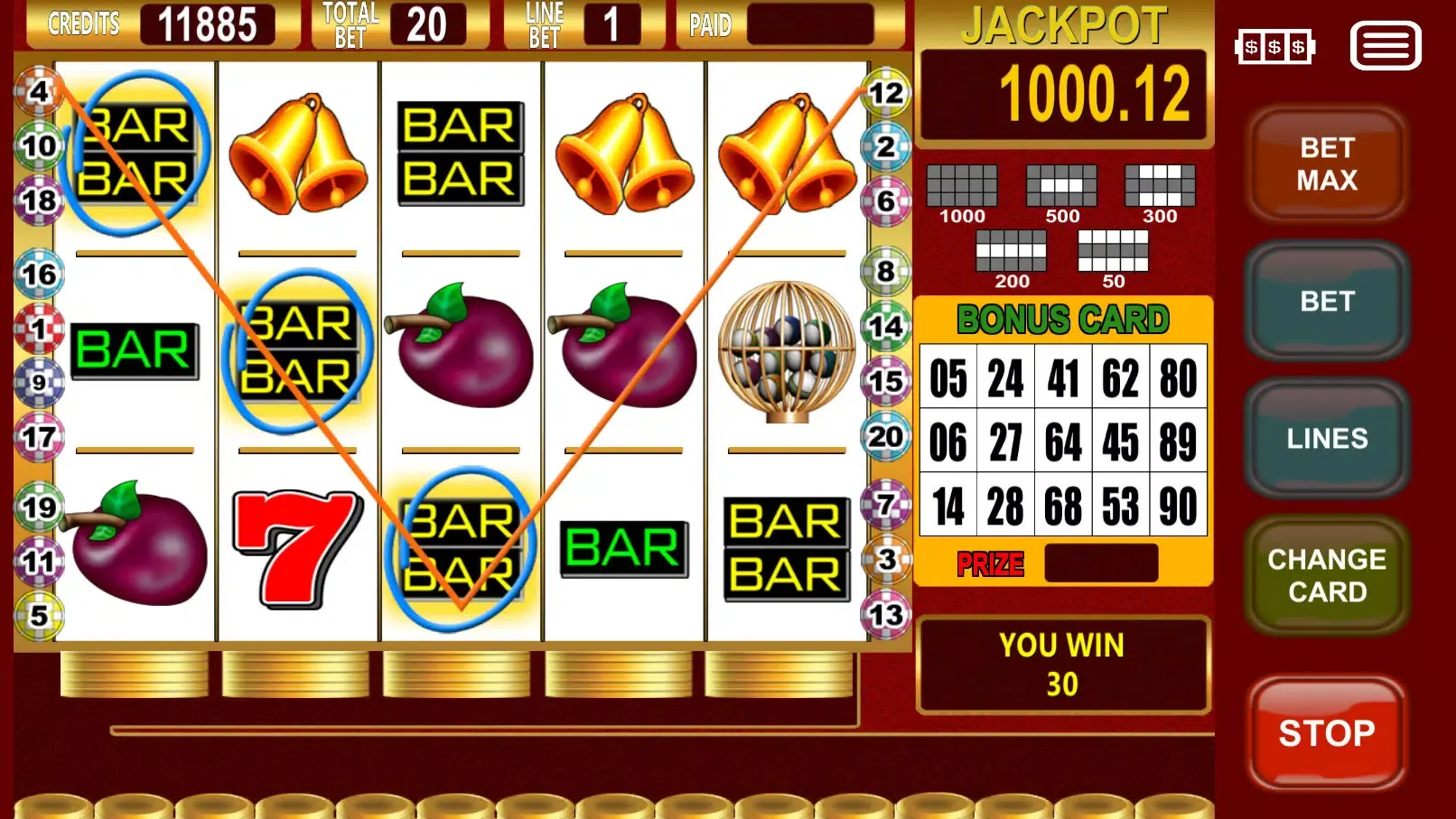Click the 1000 payout pattern icon
Screen dimensions: 1456x819
point(963,185)
